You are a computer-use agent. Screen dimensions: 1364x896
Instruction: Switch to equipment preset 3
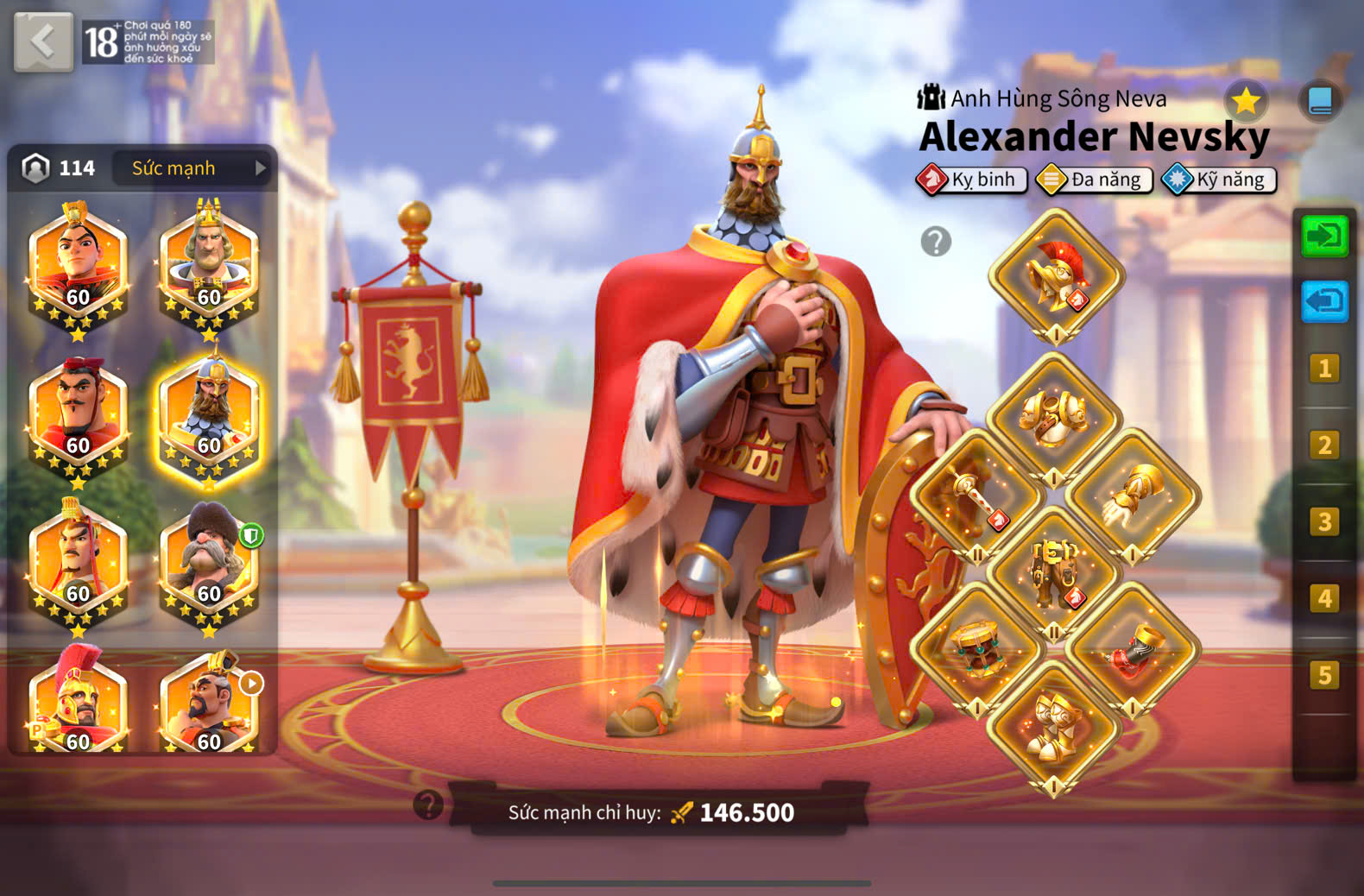pyautogui.click(x=1324, y=522)
